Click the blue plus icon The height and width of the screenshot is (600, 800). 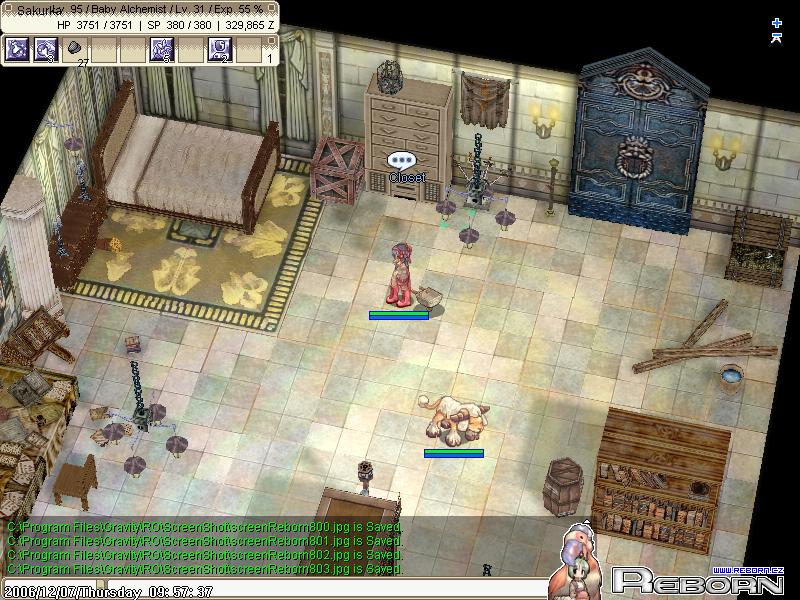tap(777, 22)
